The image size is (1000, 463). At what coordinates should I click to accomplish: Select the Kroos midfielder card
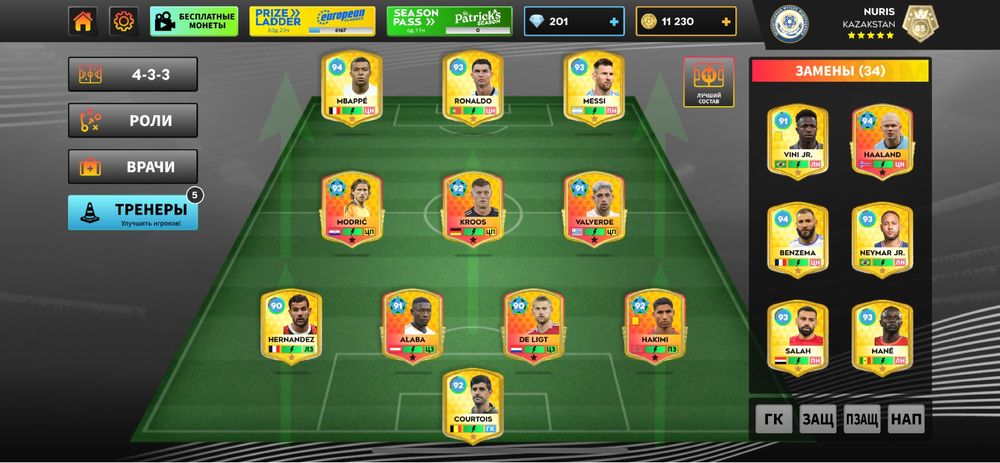[x=472, y=207]
